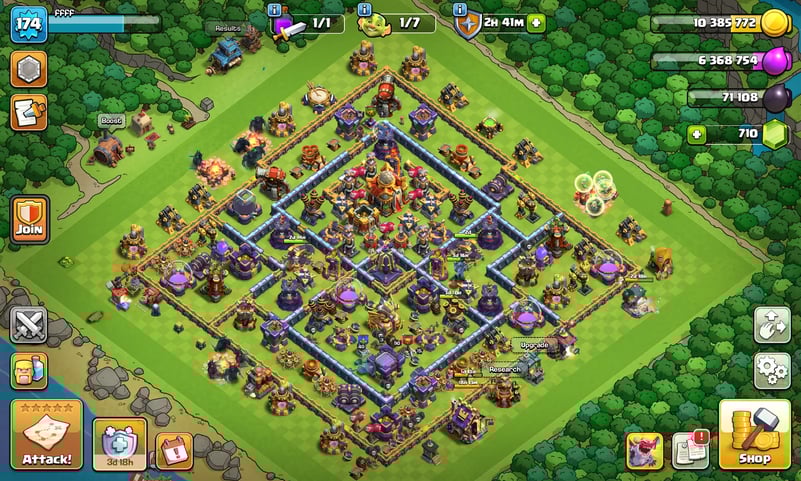Tap the Research bubble over the laboratory
The width and height of the screenshot is (801, 481).
[x=505, y=369]
